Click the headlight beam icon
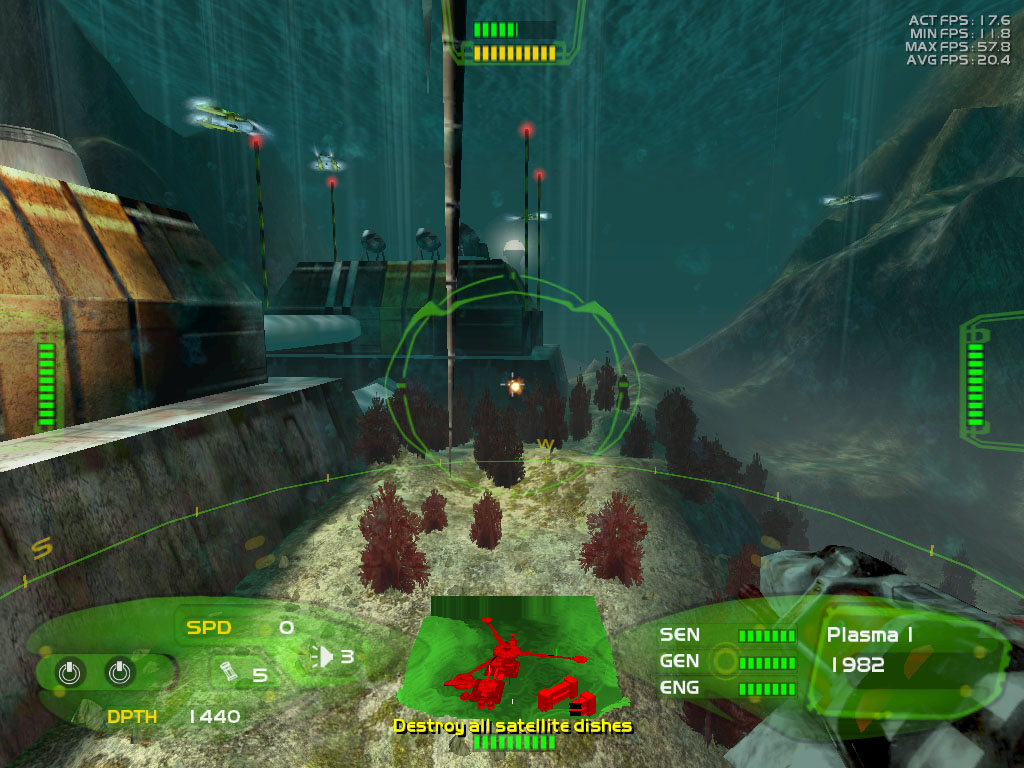The height and width of the screenshot is (768, 1024). click(323, 656)
